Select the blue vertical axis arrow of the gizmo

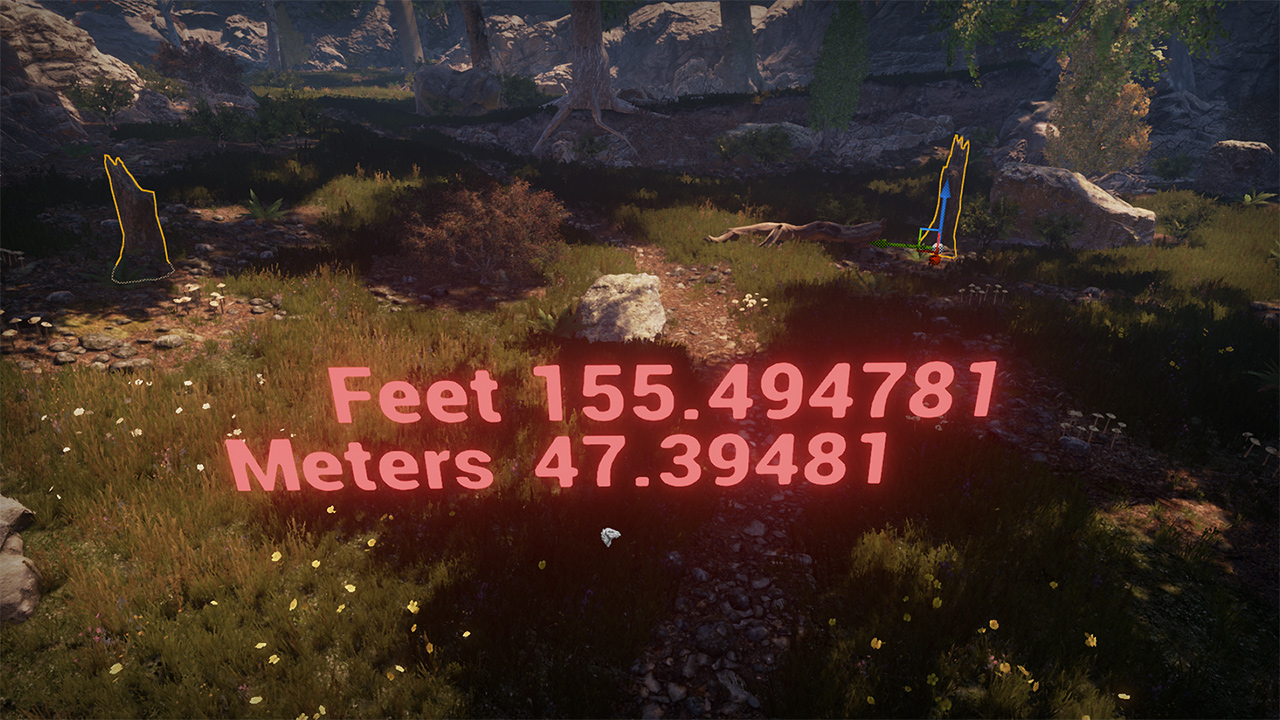click(x=943, y=205)
